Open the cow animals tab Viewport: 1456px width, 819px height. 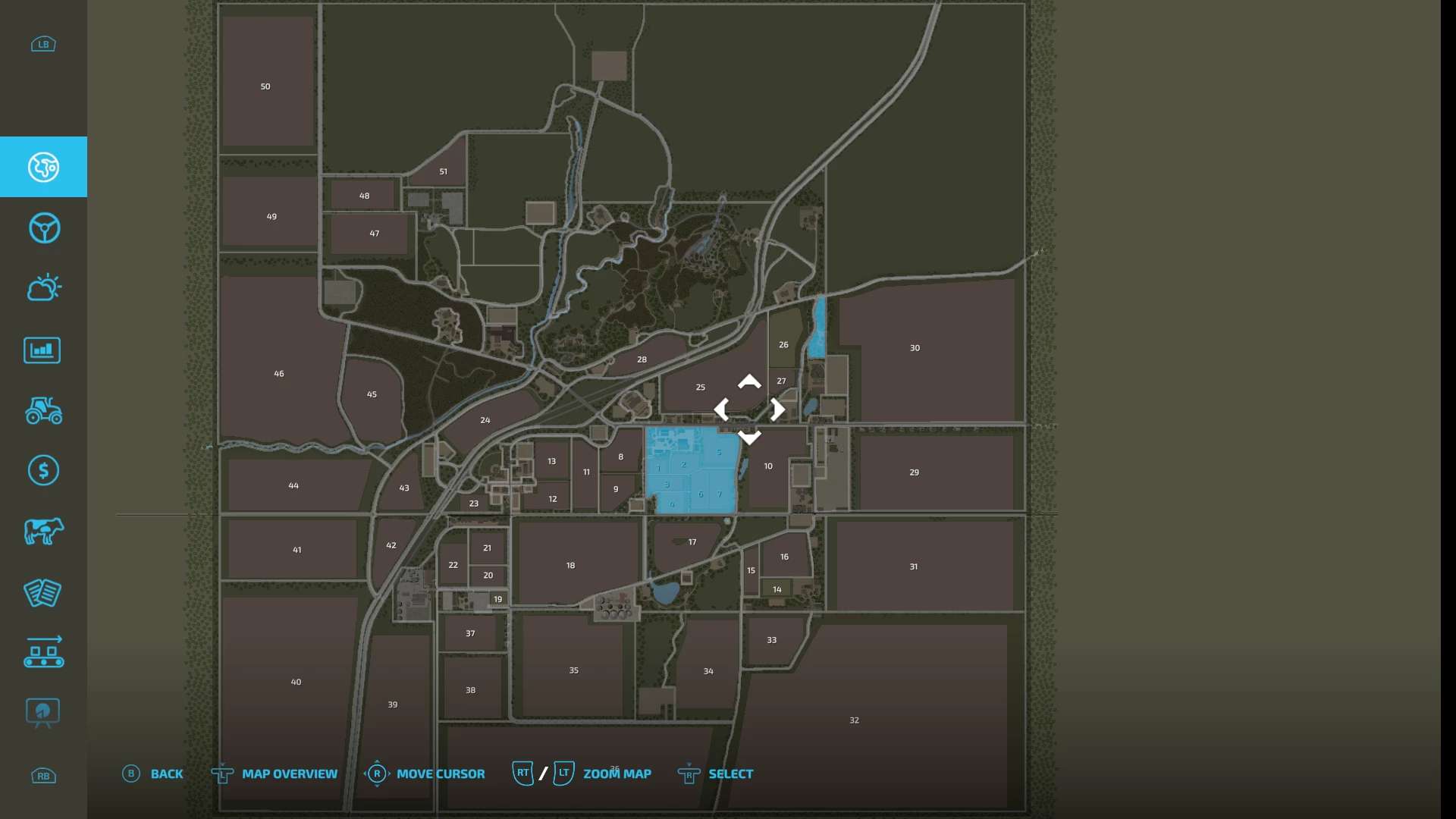pyautogui.click(x=43, y=531)
